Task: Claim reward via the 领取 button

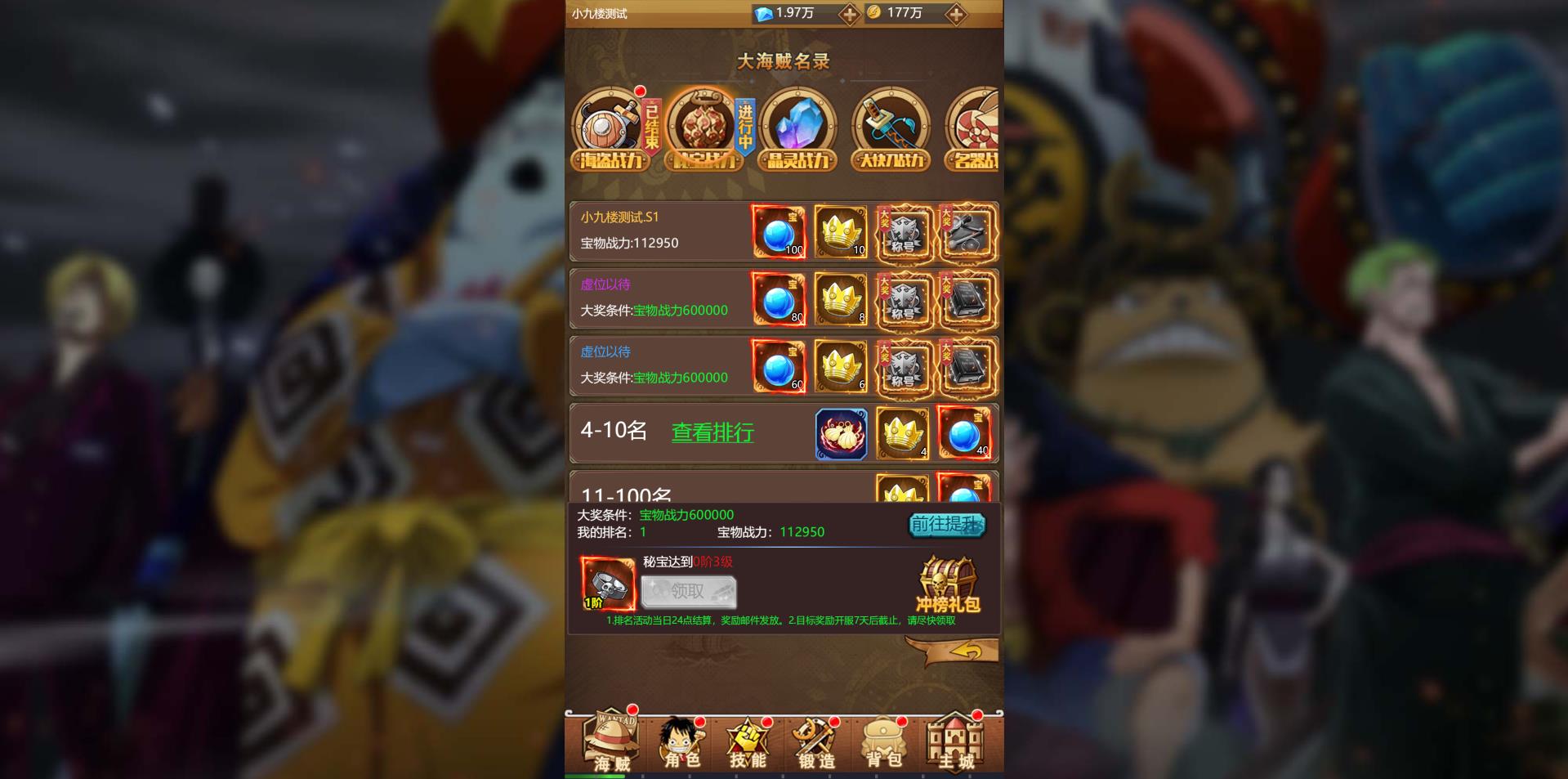Action: click(689, 591)
